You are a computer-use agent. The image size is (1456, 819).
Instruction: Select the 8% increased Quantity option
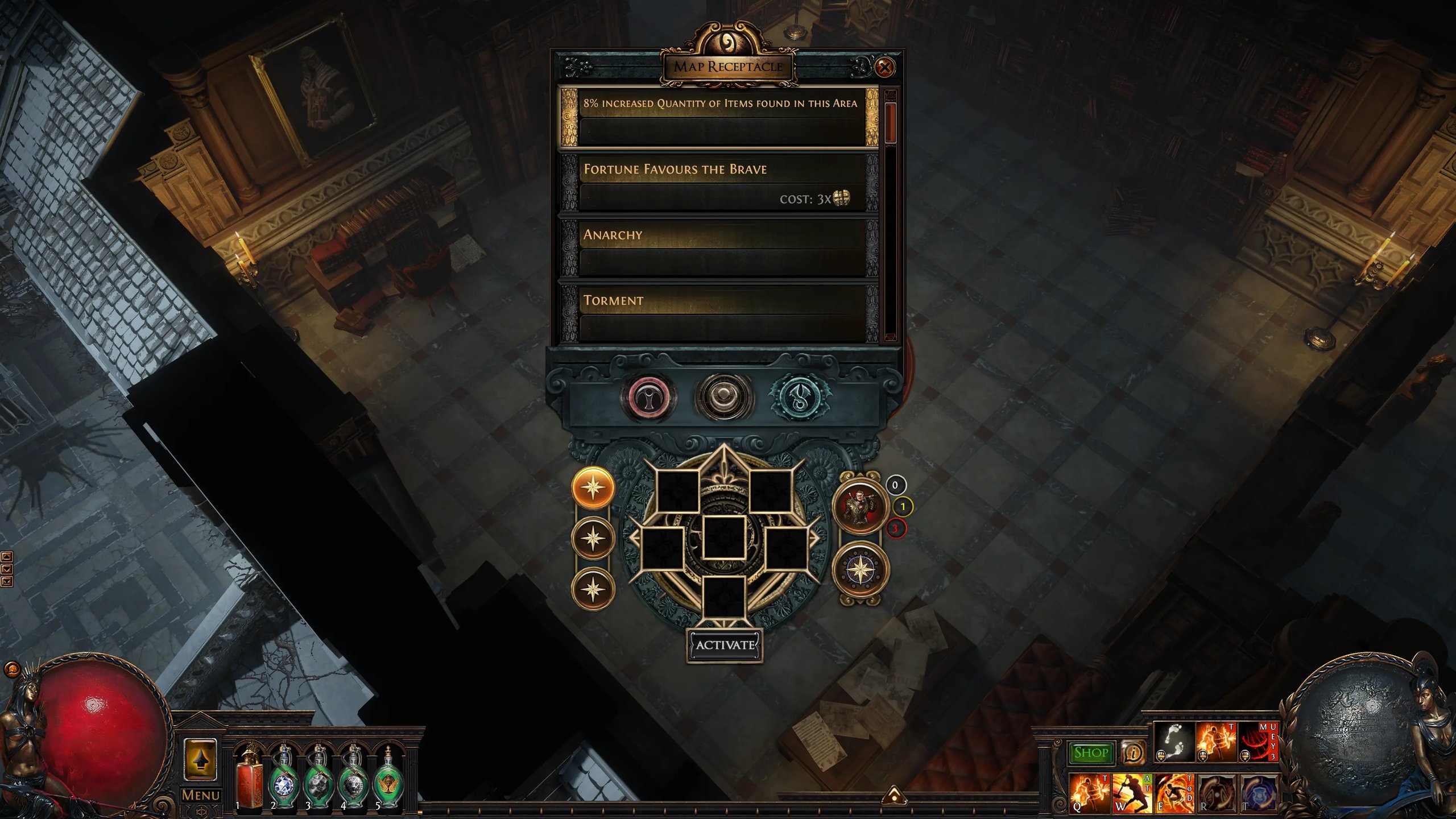[x=719, y=117]
